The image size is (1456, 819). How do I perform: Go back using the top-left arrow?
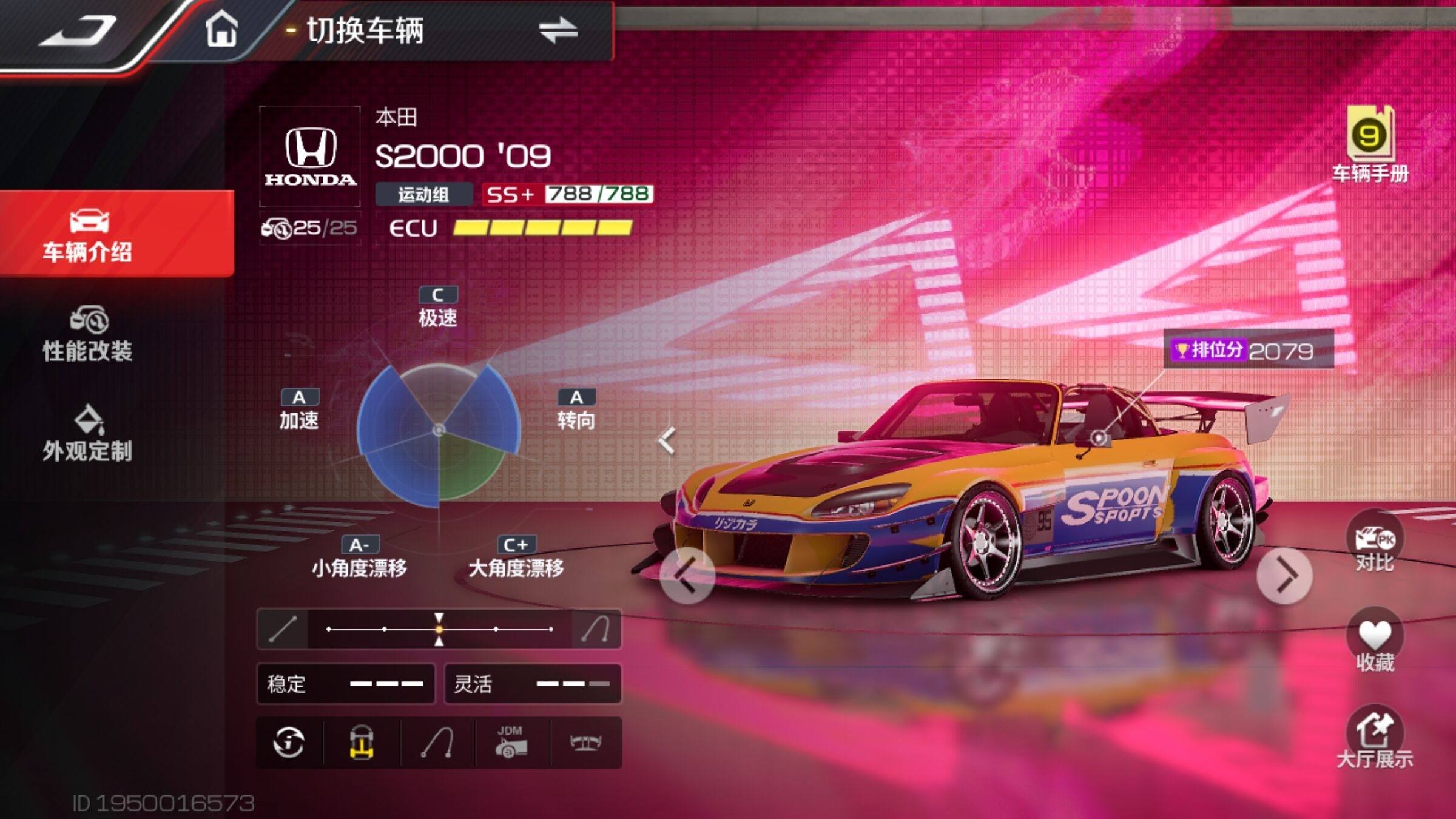(78, 30)
